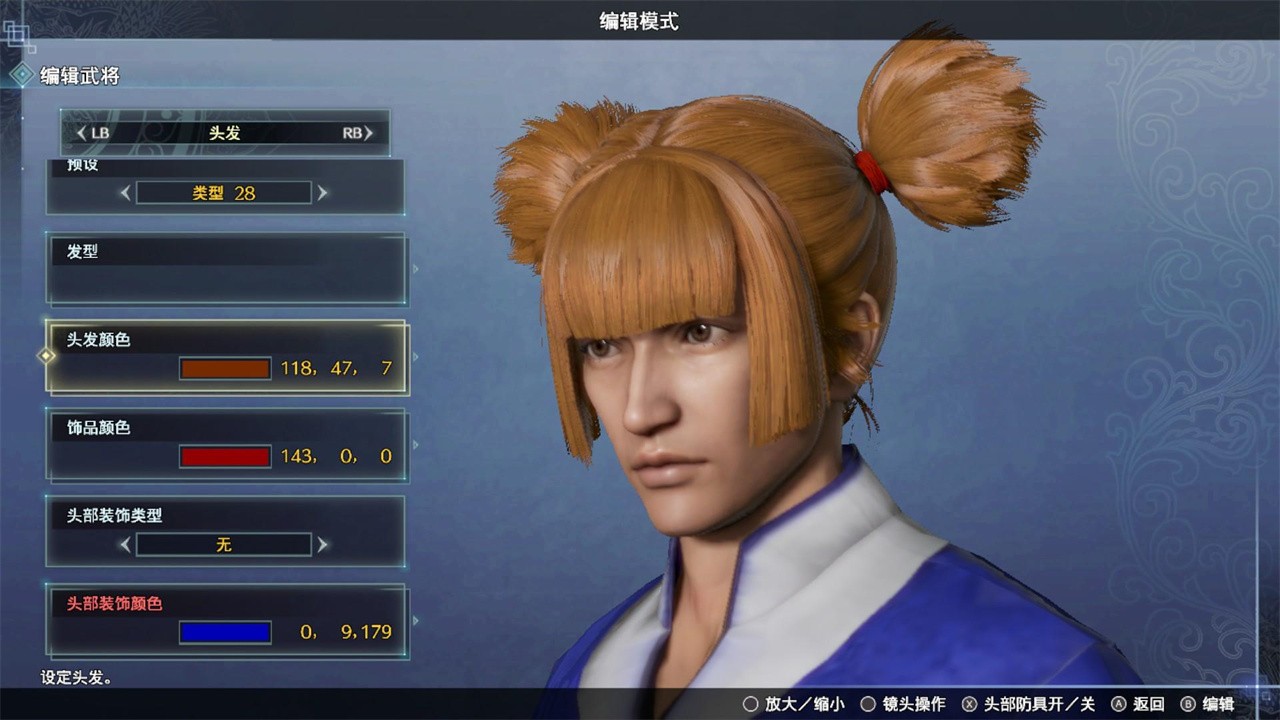Choose the previous 头部装饰类型 option arrow
The width and height of the screenshot is (1280, 720).
[125, 545]
